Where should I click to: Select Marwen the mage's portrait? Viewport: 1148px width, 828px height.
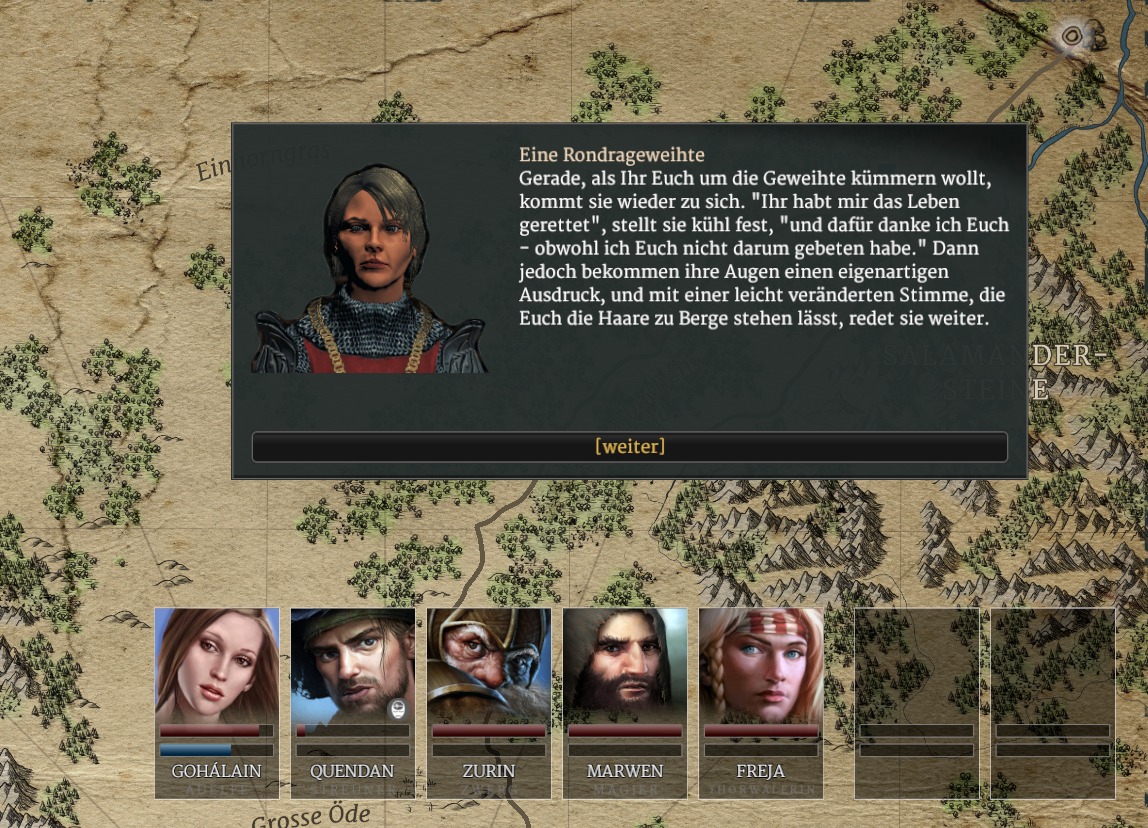click(625, 666)
